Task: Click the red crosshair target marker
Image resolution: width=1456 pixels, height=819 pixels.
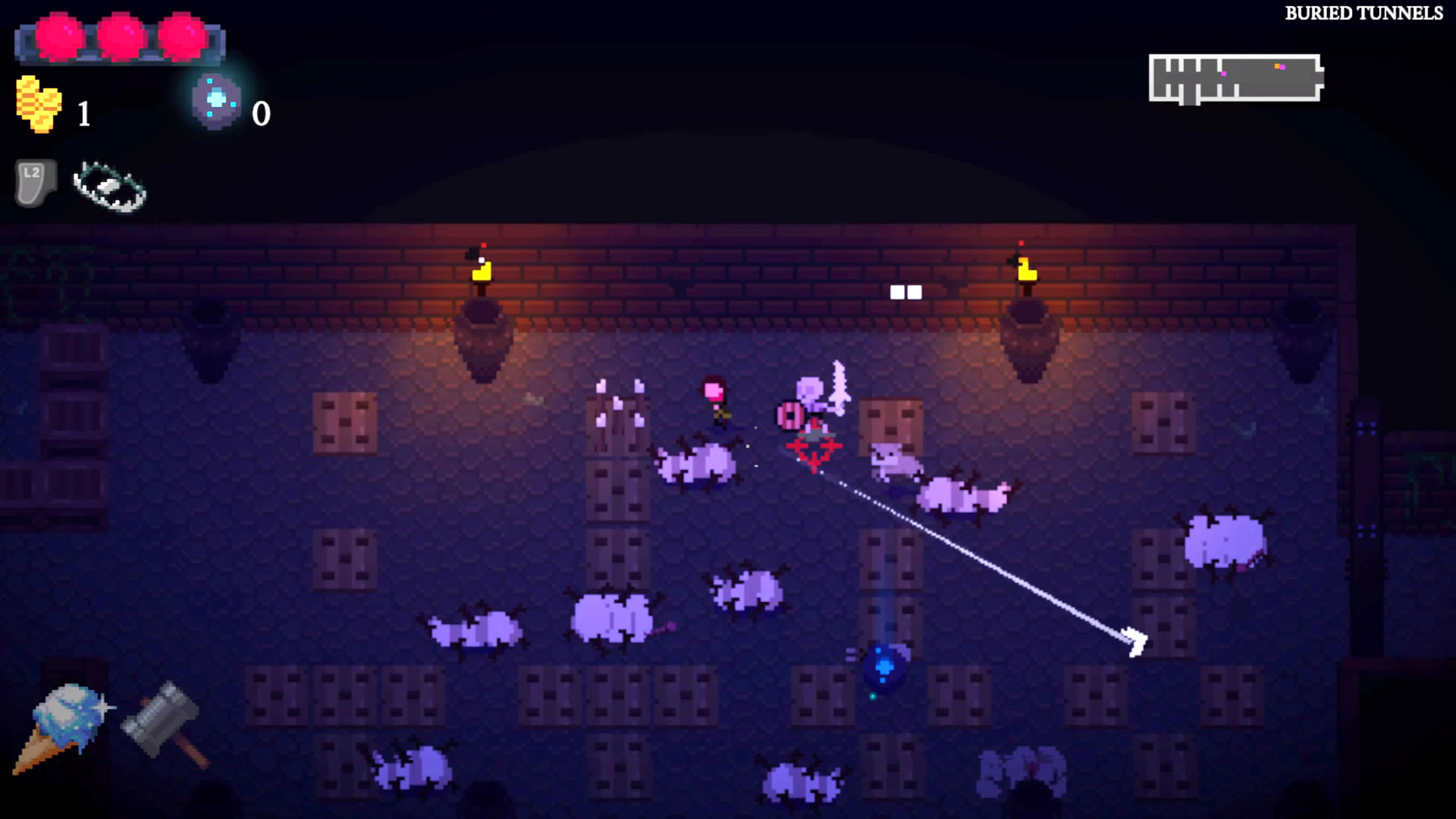Action: click(x=814, y=449)
